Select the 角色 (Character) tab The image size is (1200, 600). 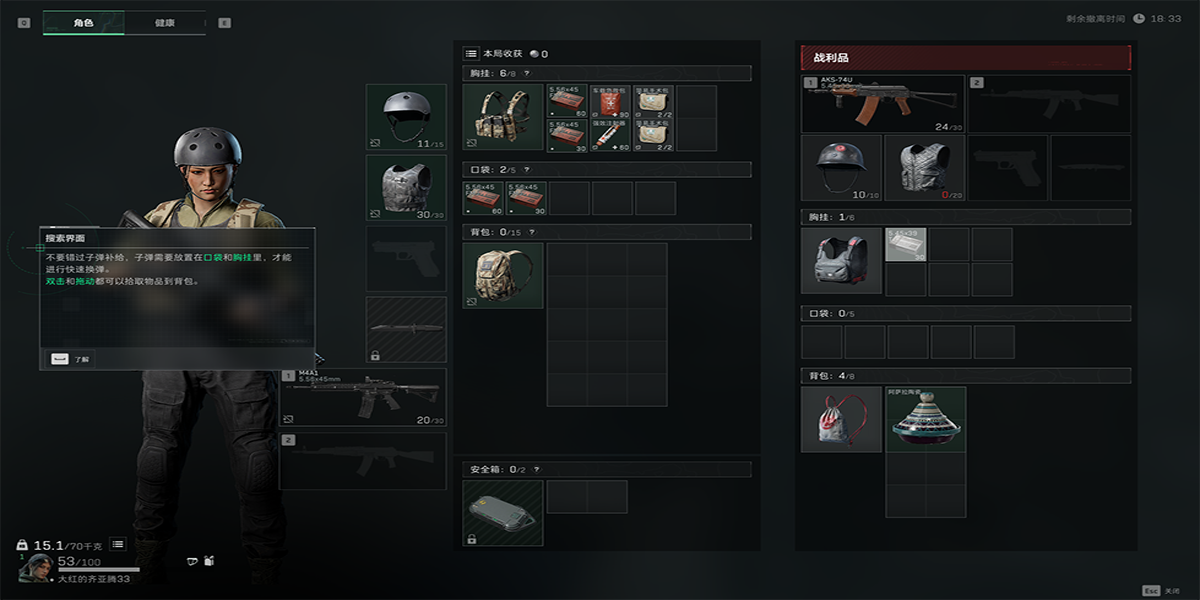click(x=83, y=22)
